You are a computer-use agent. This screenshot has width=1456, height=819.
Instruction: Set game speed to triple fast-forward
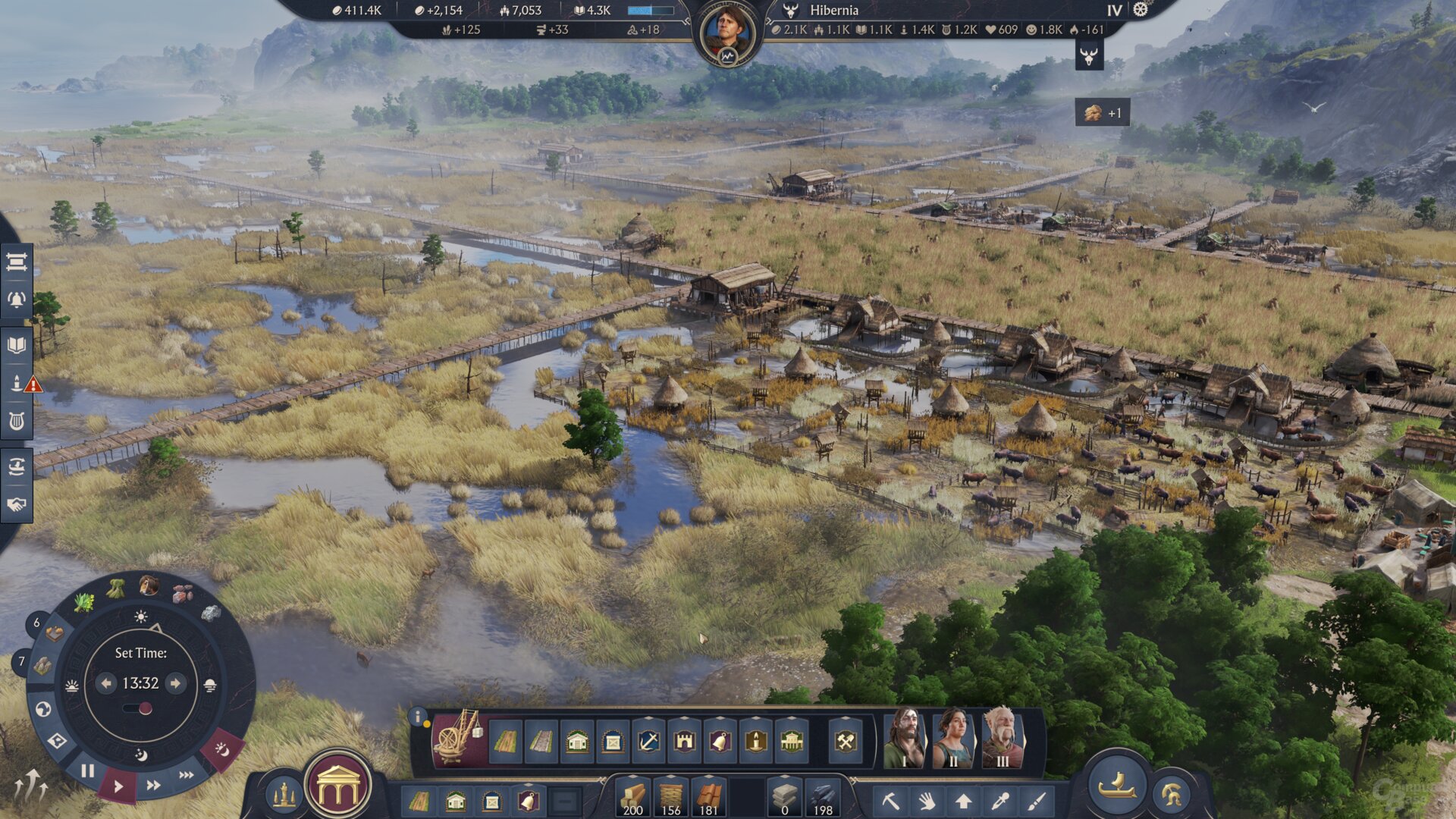(186, 775)
